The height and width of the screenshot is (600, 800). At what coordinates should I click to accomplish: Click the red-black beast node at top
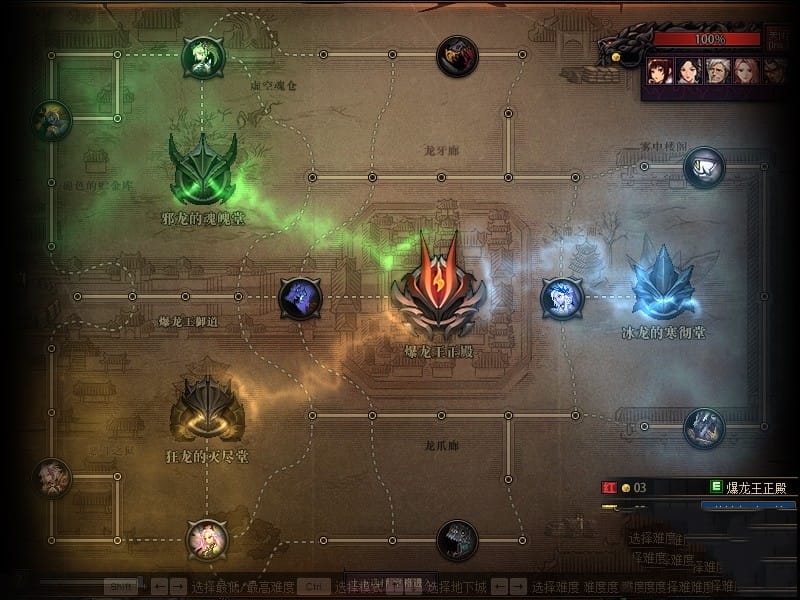[457, 56]
